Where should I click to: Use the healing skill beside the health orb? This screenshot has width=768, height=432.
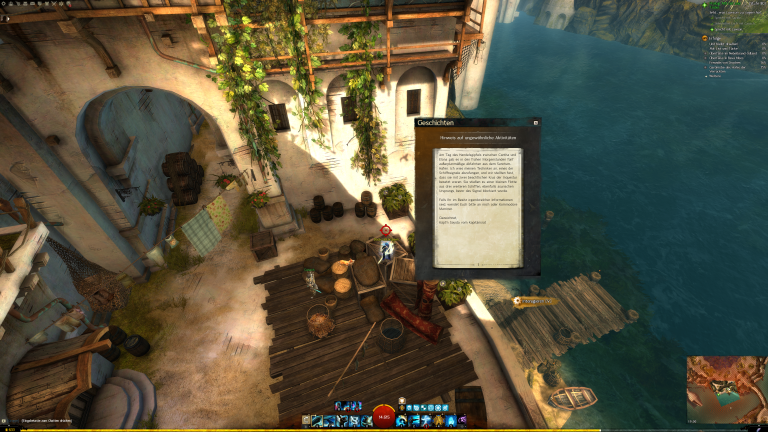(x=402, y=421)
